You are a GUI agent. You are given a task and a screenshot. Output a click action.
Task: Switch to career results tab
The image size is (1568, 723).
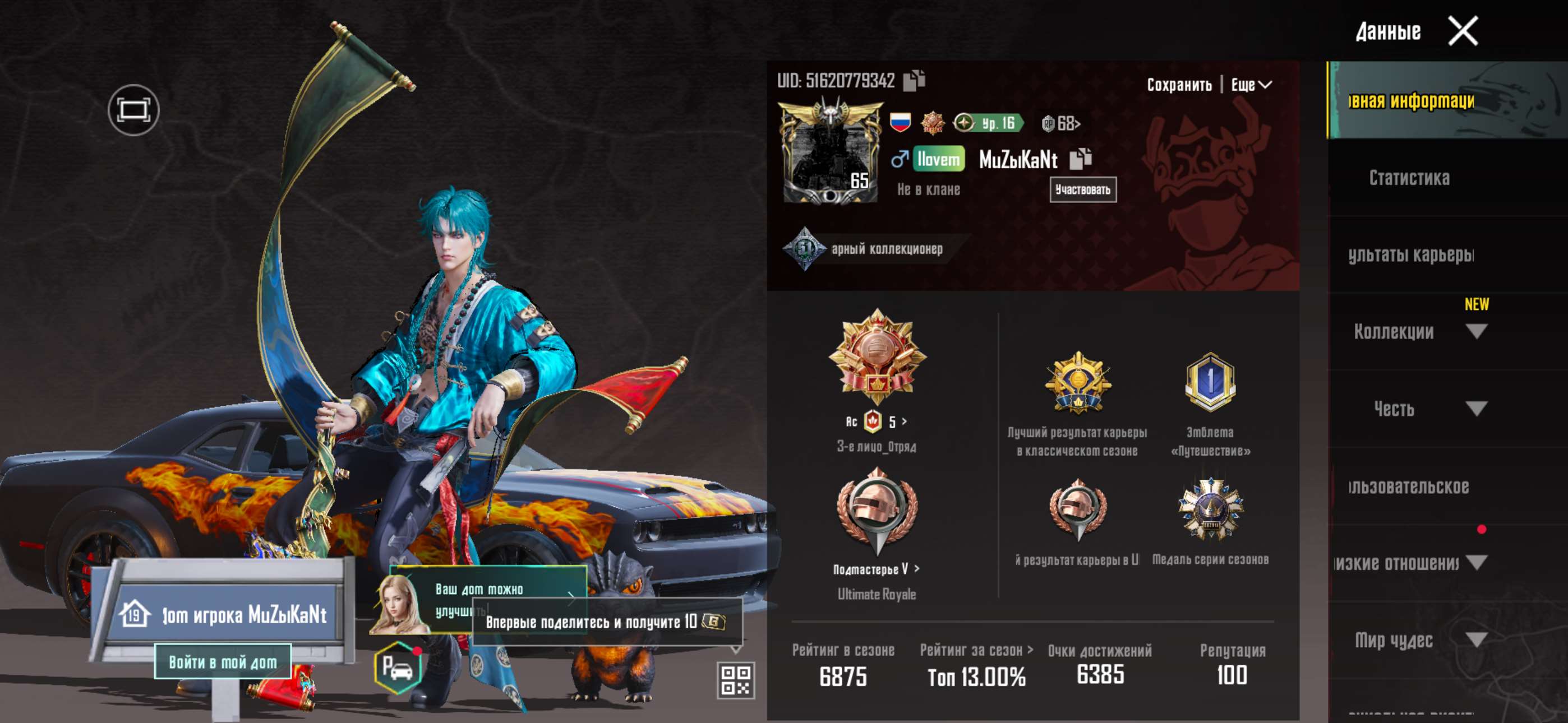pos(1410,255)
